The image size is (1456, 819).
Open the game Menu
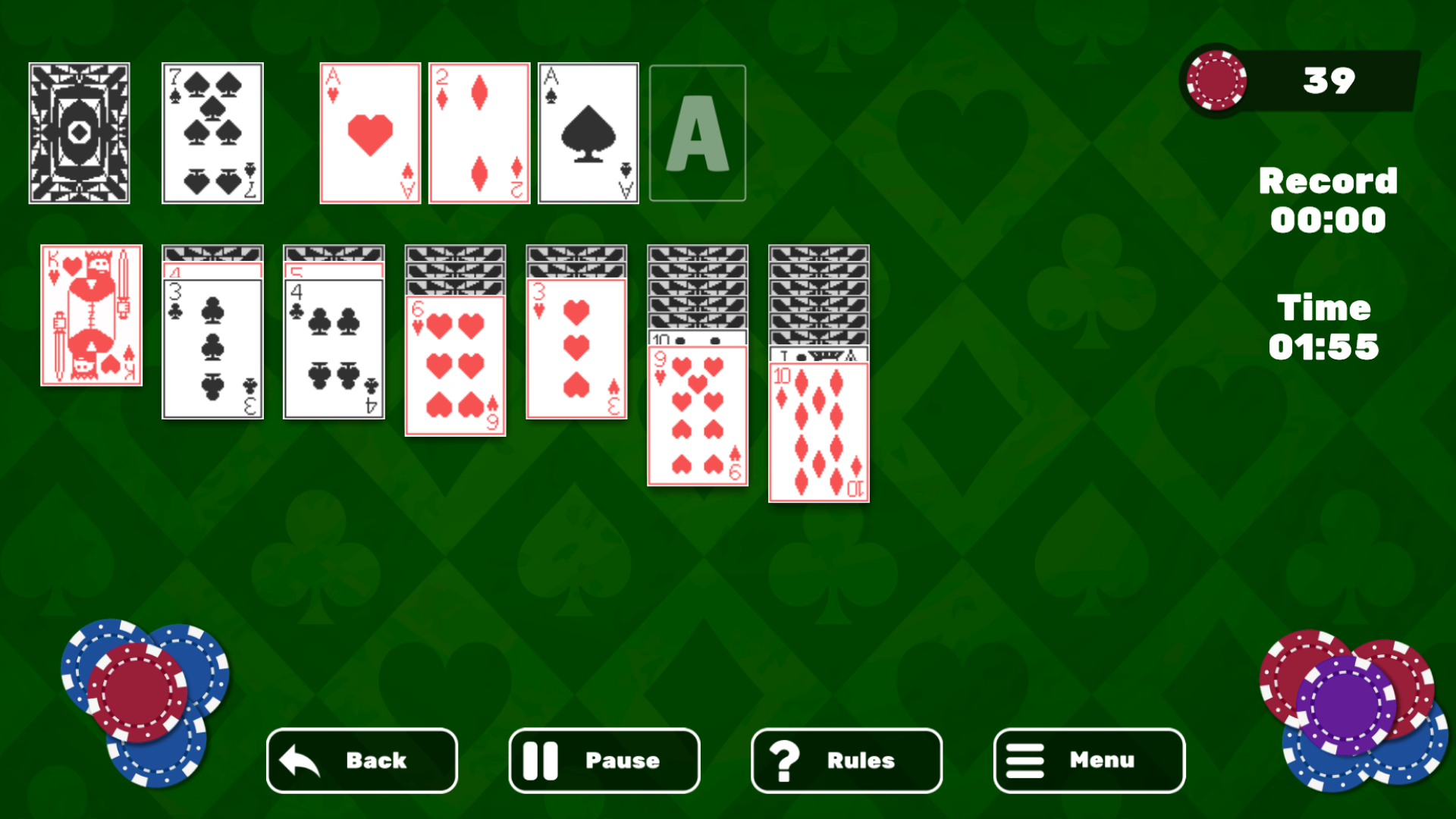1088,761
